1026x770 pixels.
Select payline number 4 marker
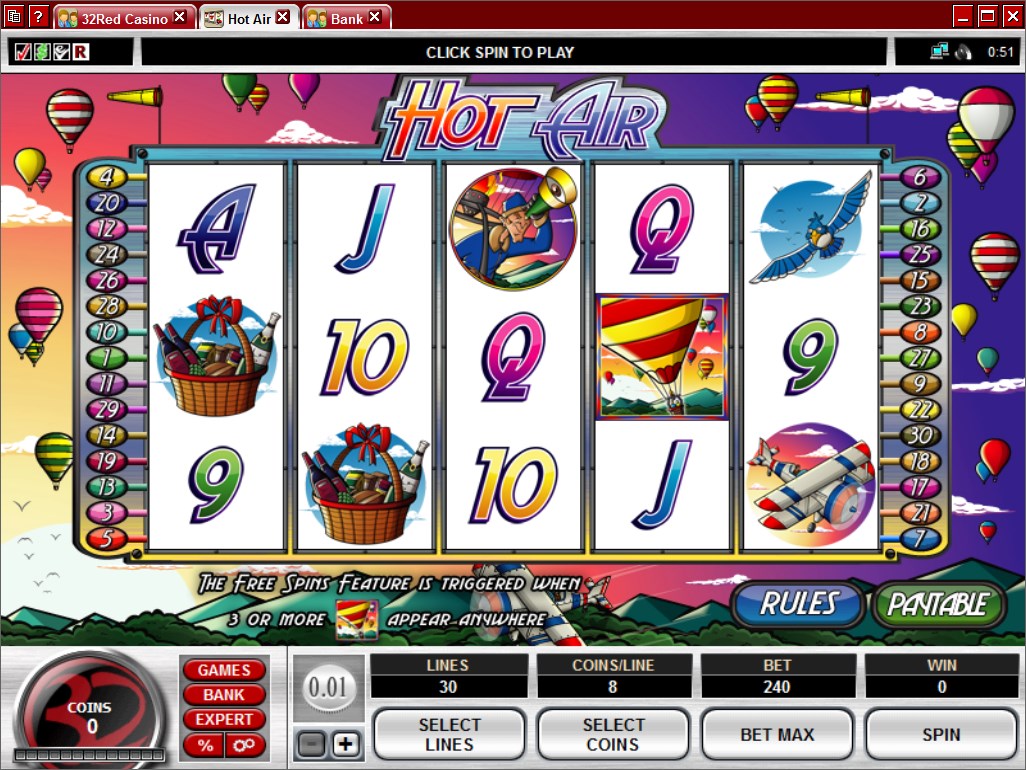[104, 177]
